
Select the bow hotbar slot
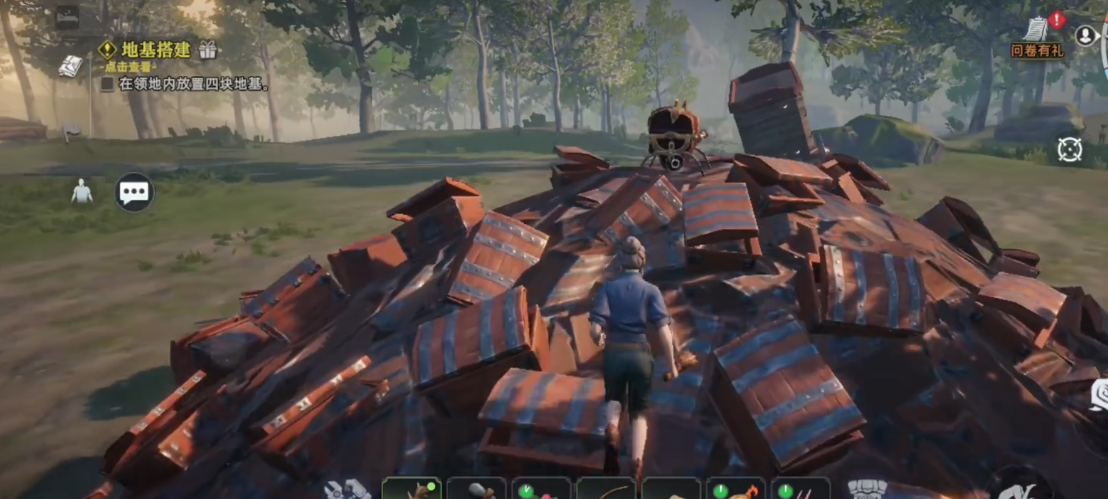[x=606, y=489]
